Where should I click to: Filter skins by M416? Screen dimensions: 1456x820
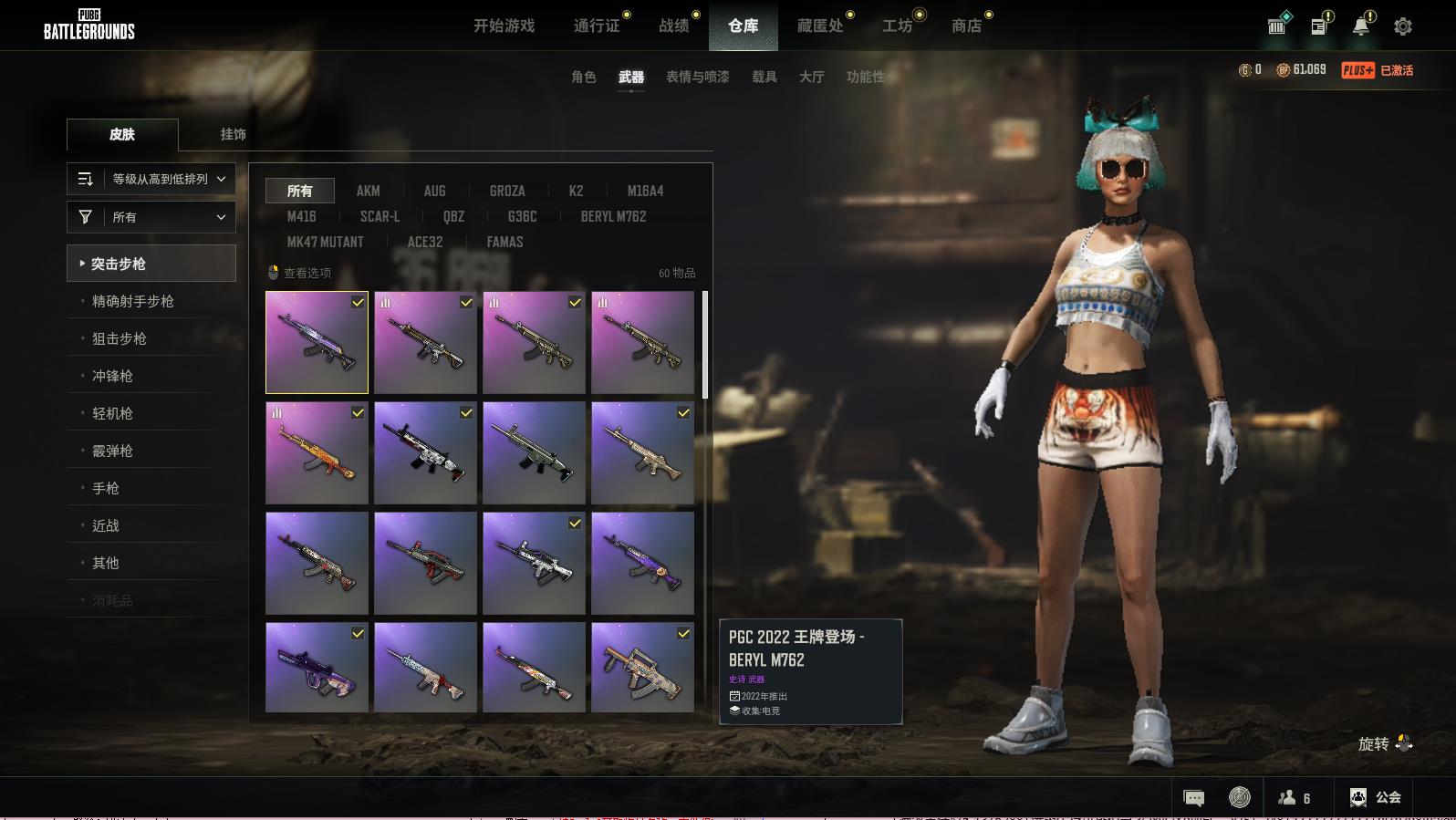click(x=301, y=216)
